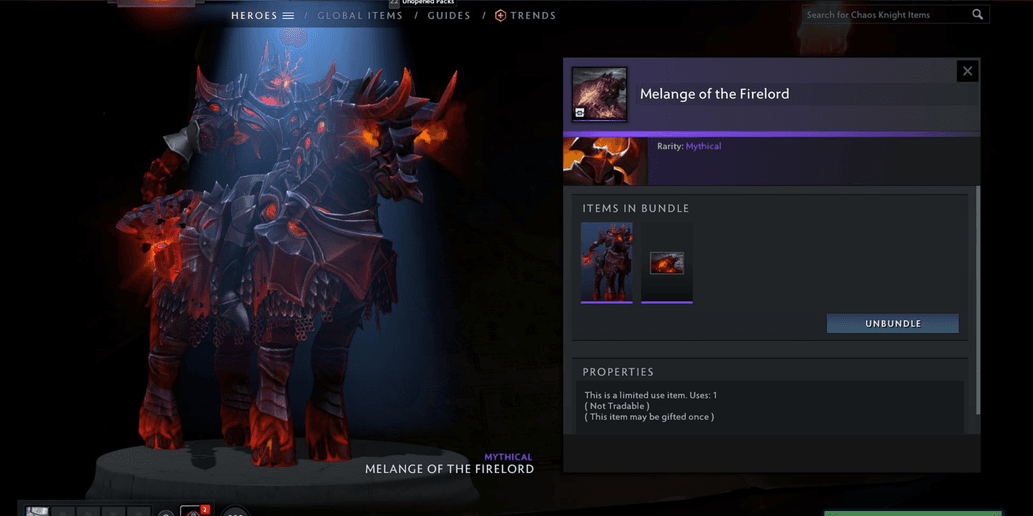Switch to Global Items tab

click(x=360, y=16)
